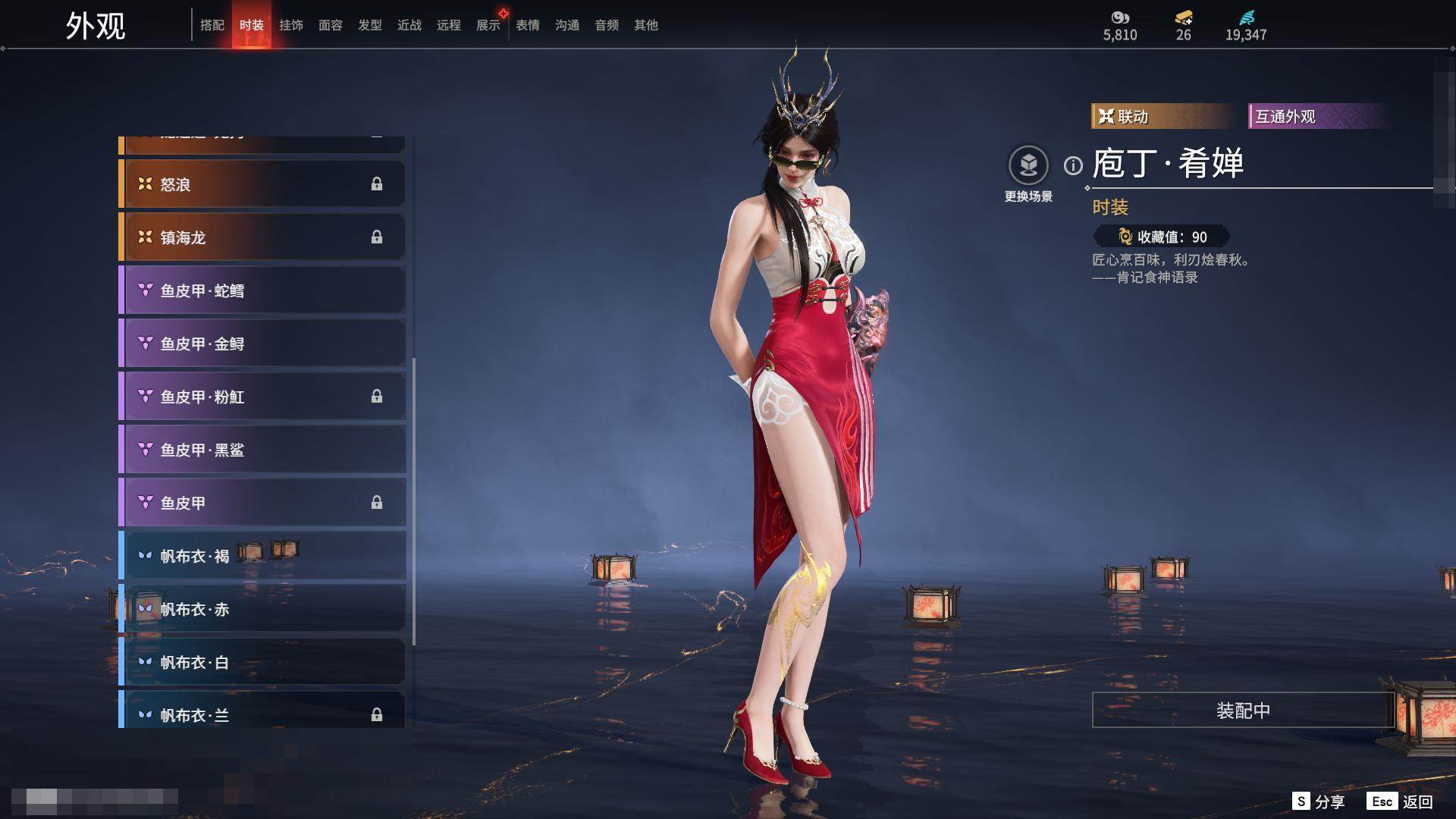The width and height of the screenshot is (1456, 819).
Task: Switch to the 其他 tab
Action: coord(646,25)
